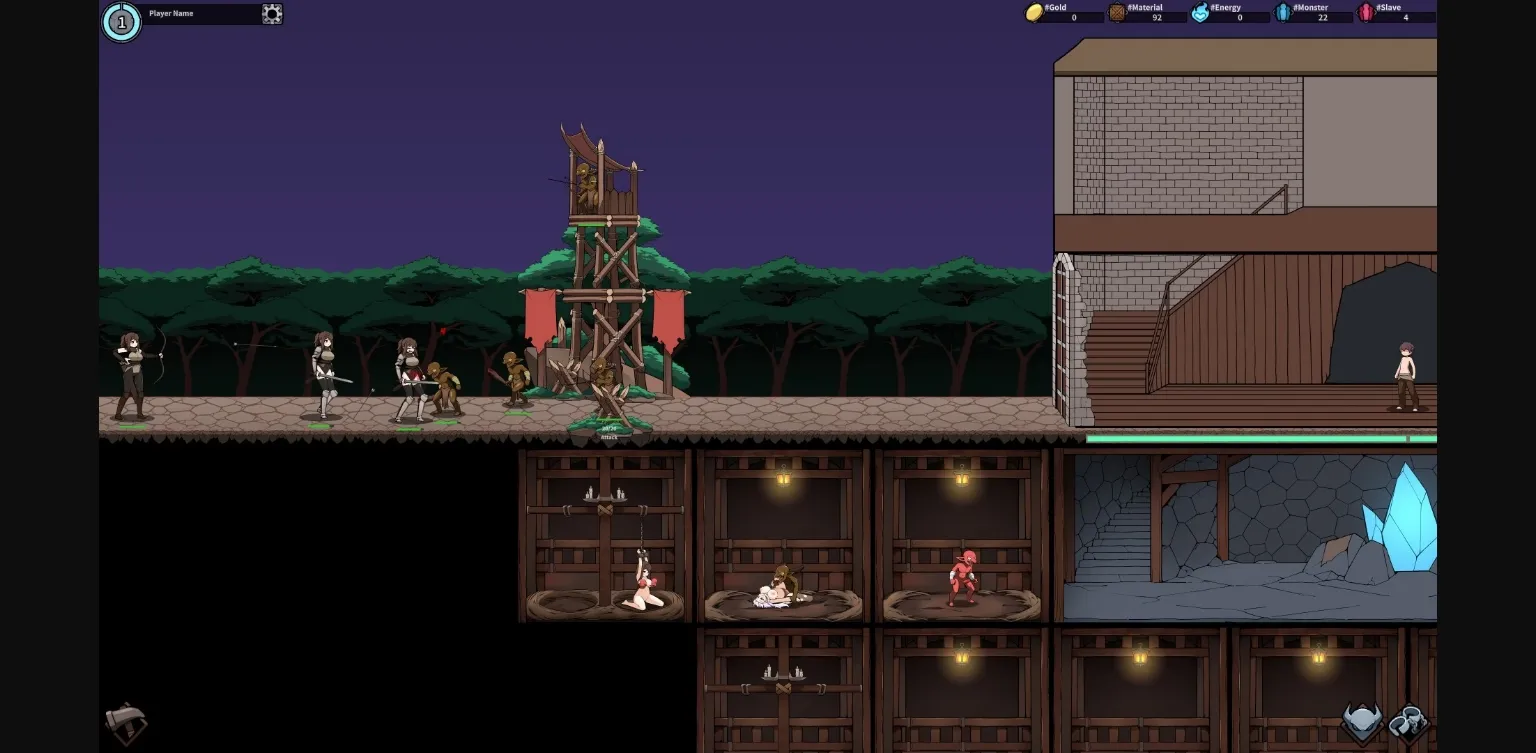Click the Energy flame resource icon

tap(1198, 12)
